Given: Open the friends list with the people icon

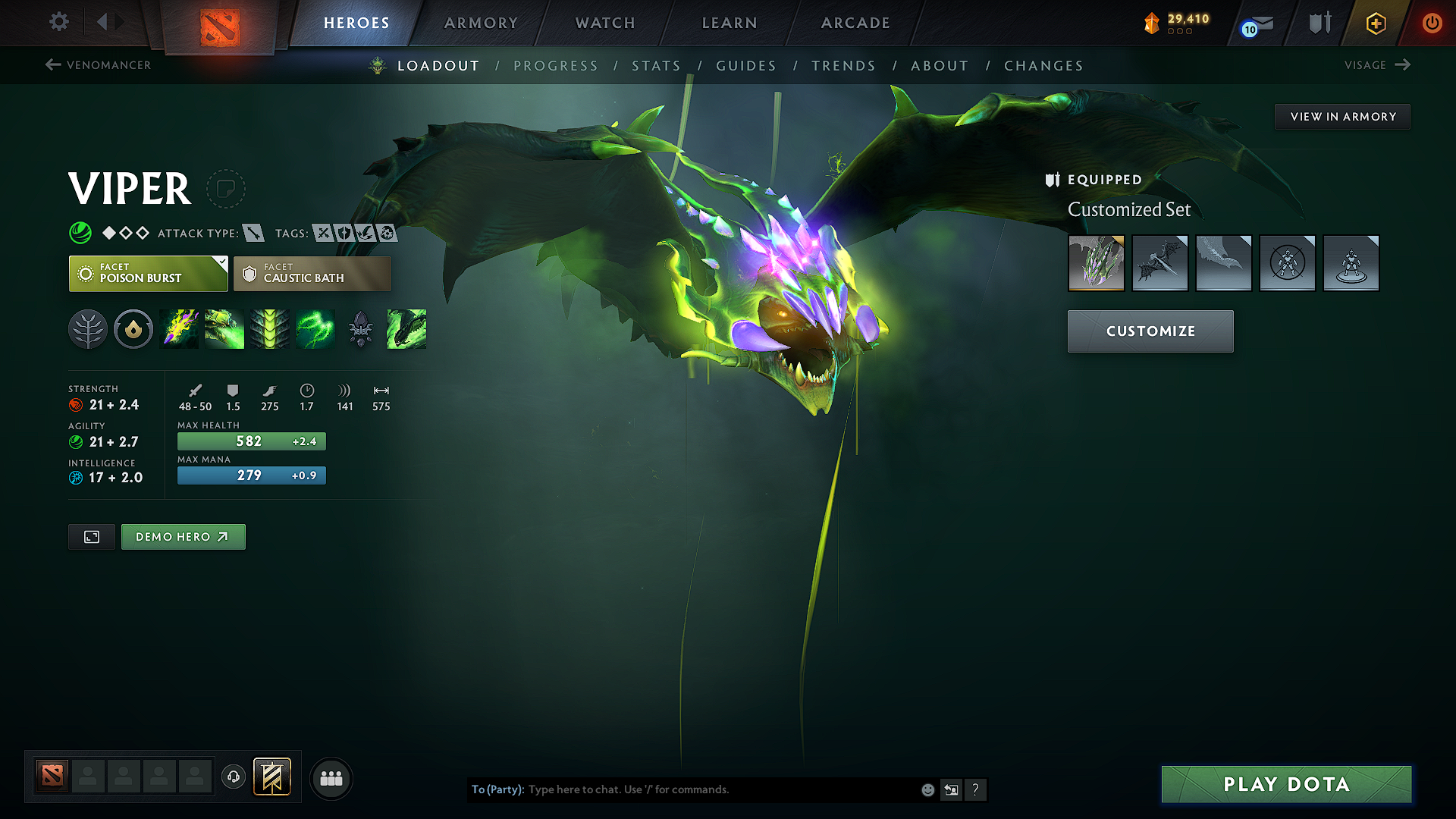Looking at the screenshot, I should [331, 778].
